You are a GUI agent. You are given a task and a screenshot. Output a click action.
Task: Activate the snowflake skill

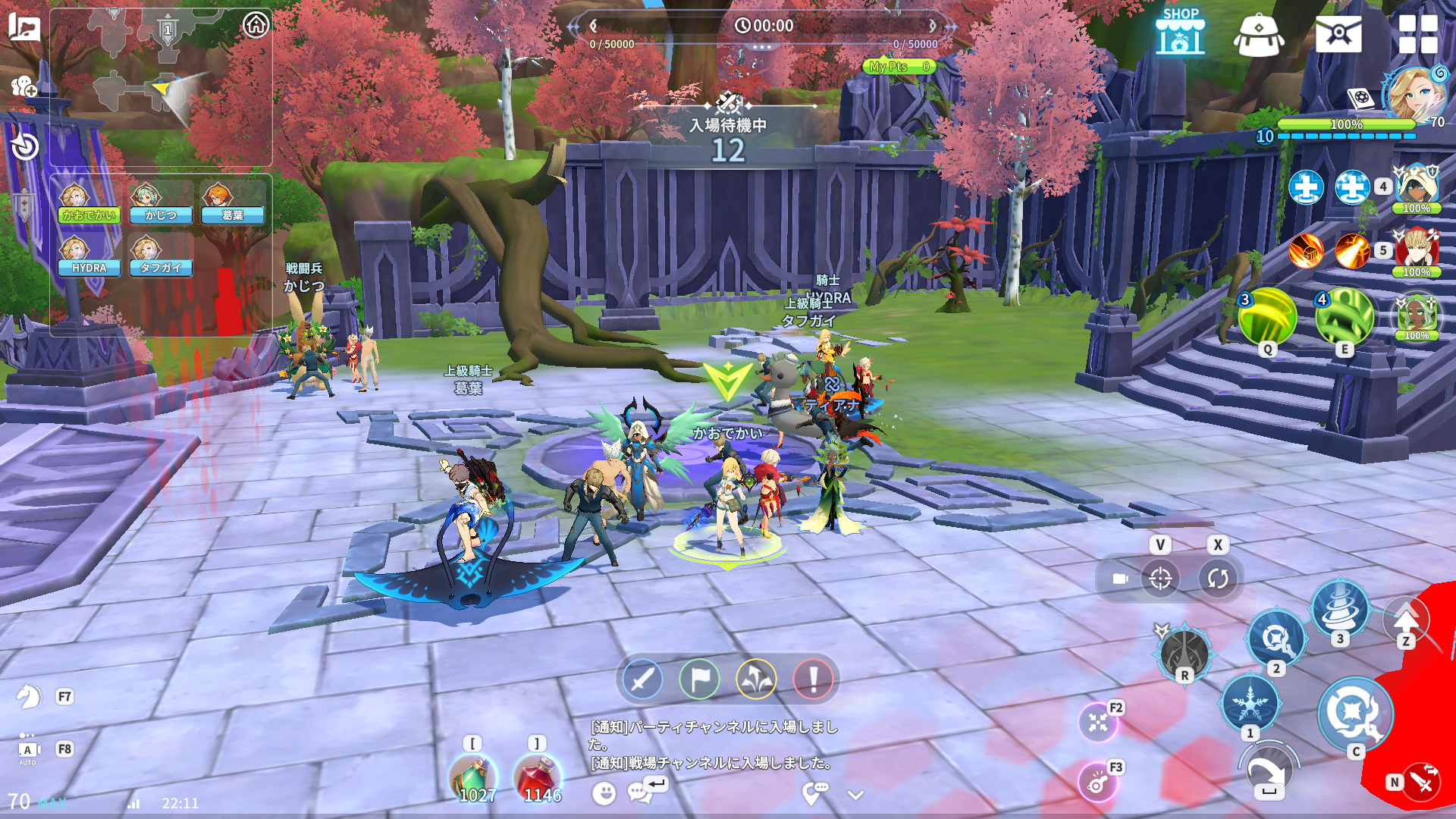1249,702
